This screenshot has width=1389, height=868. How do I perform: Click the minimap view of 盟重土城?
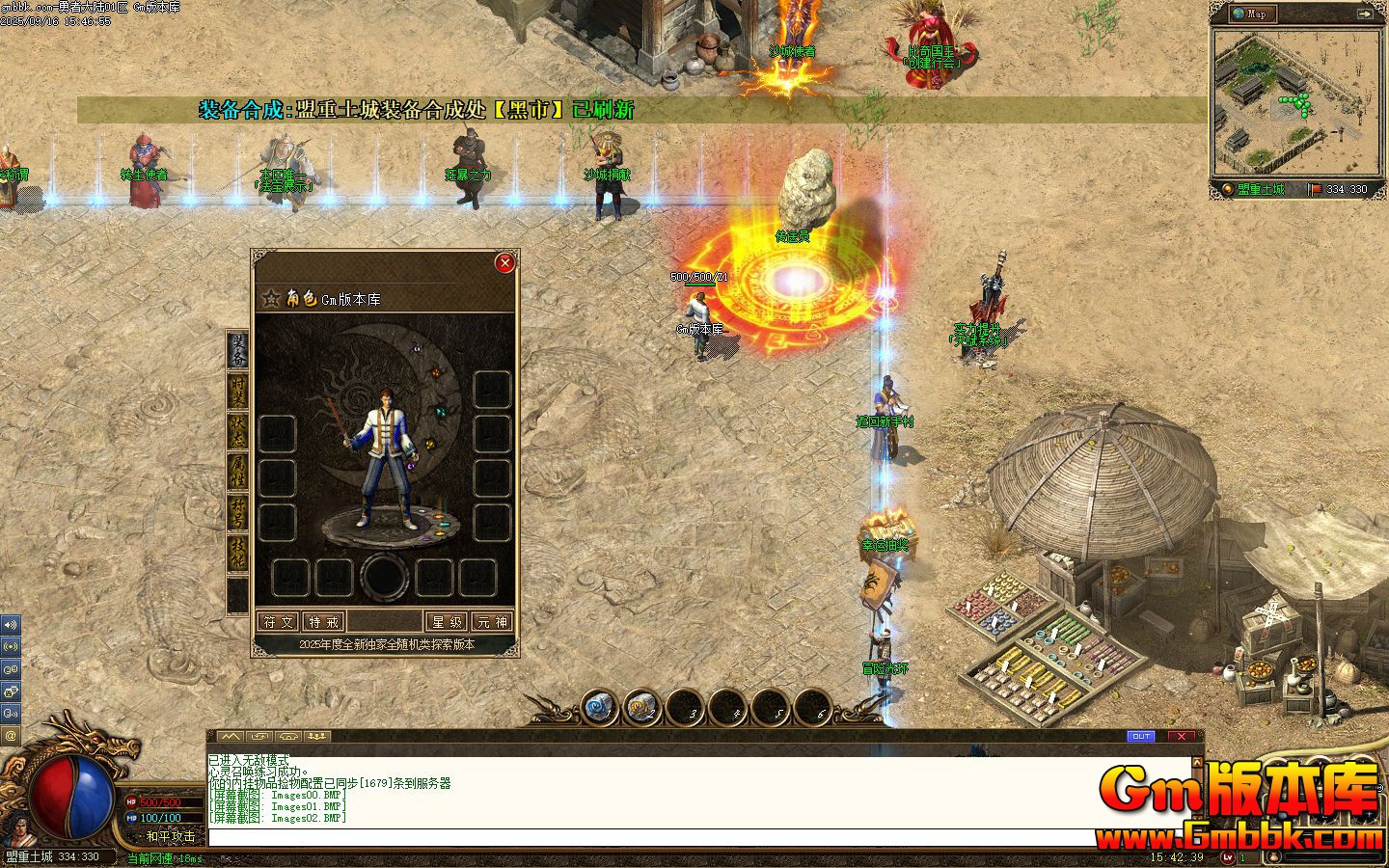[1293, 102]
